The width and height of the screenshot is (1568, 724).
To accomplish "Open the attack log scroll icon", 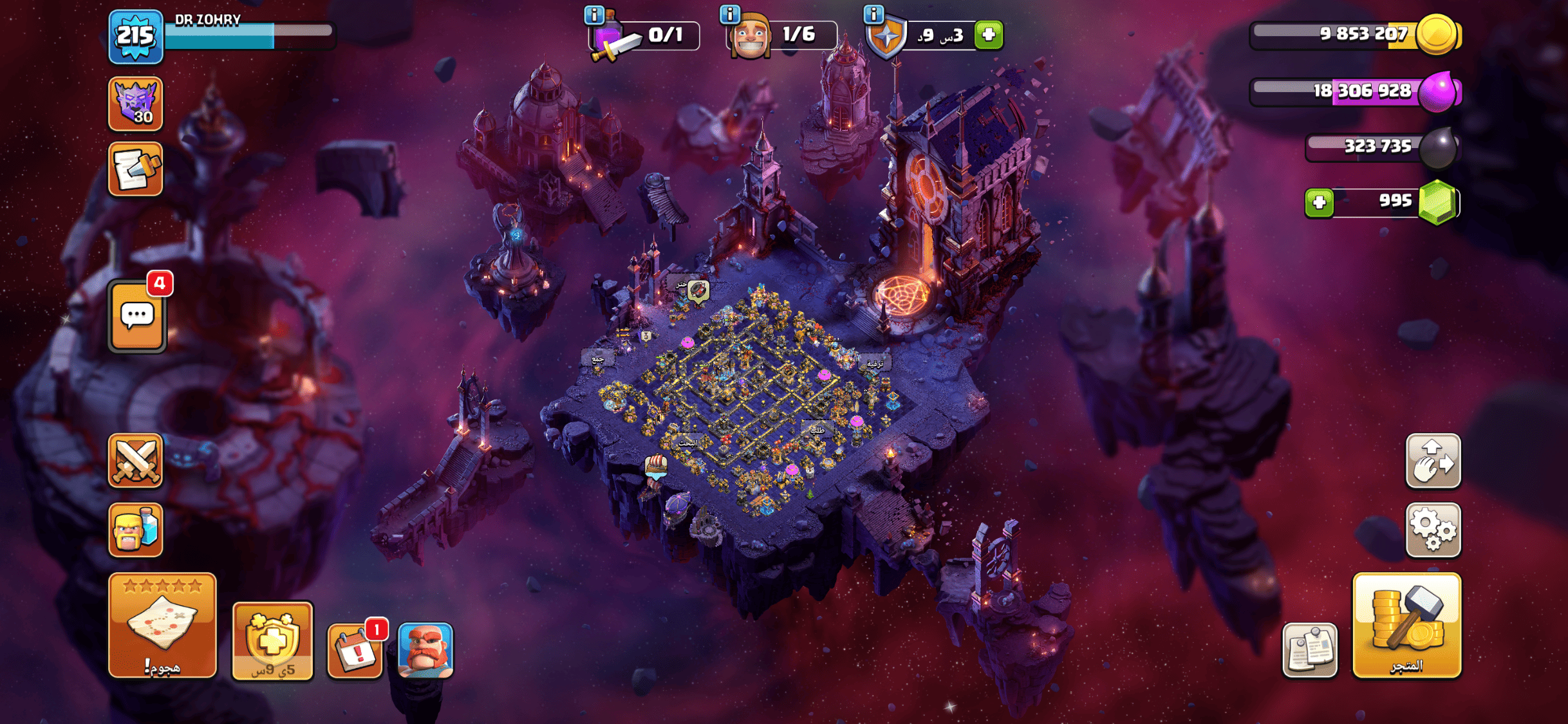I will click(135, 169).
